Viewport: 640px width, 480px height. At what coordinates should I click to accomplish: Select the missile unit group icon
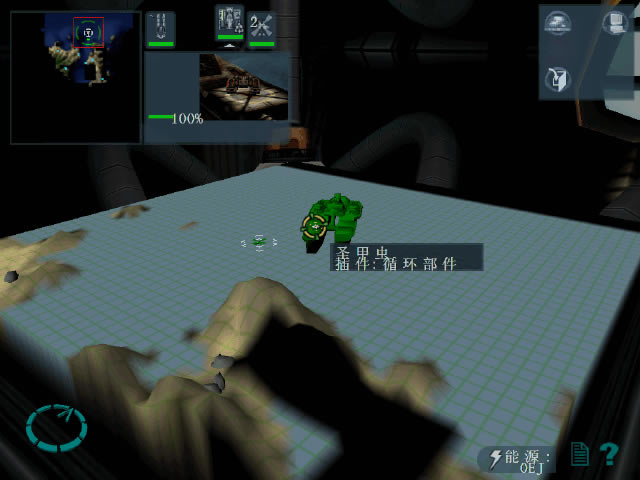159,28
